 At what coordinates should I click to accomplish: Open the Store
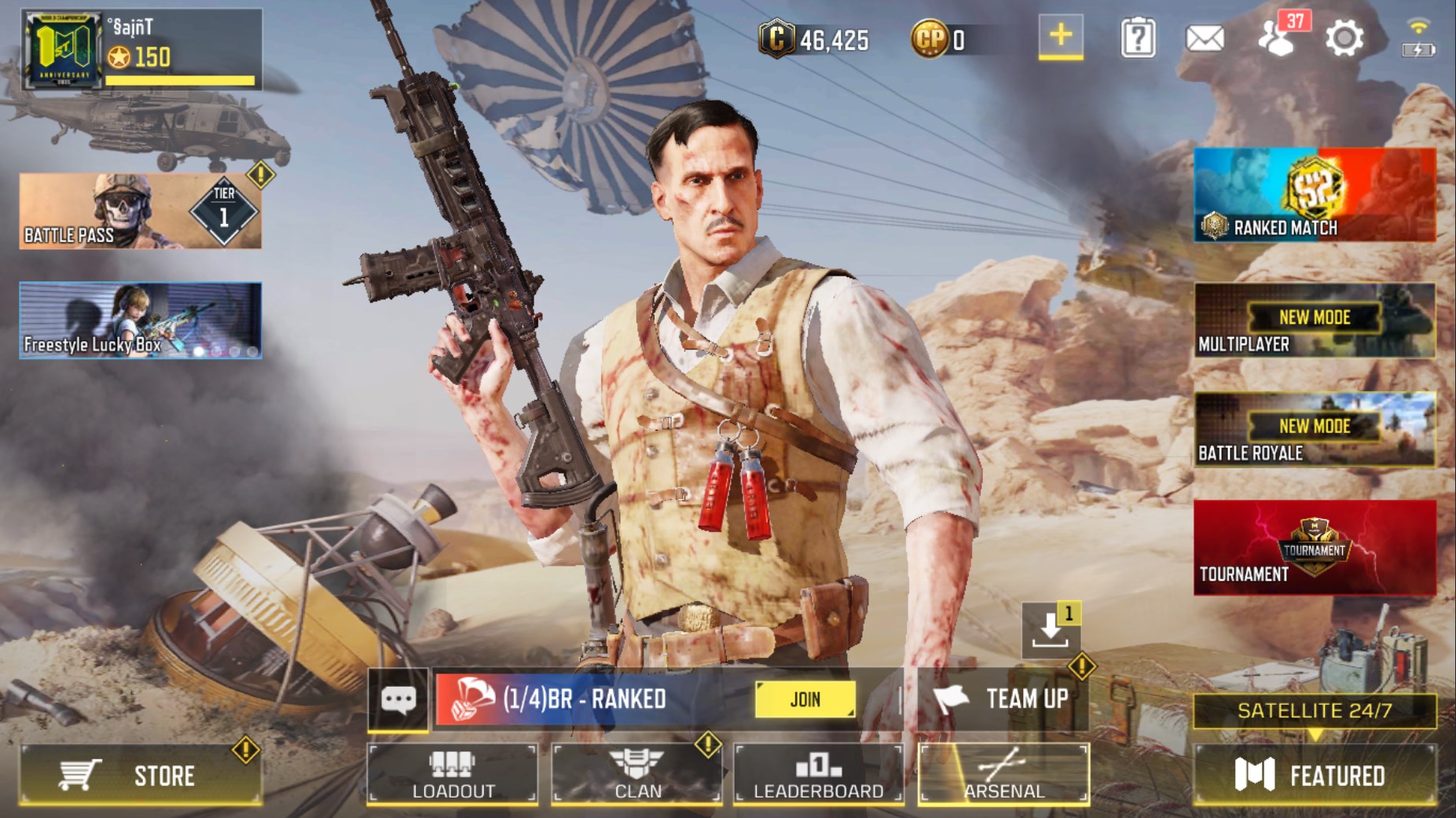click(140, 776)
